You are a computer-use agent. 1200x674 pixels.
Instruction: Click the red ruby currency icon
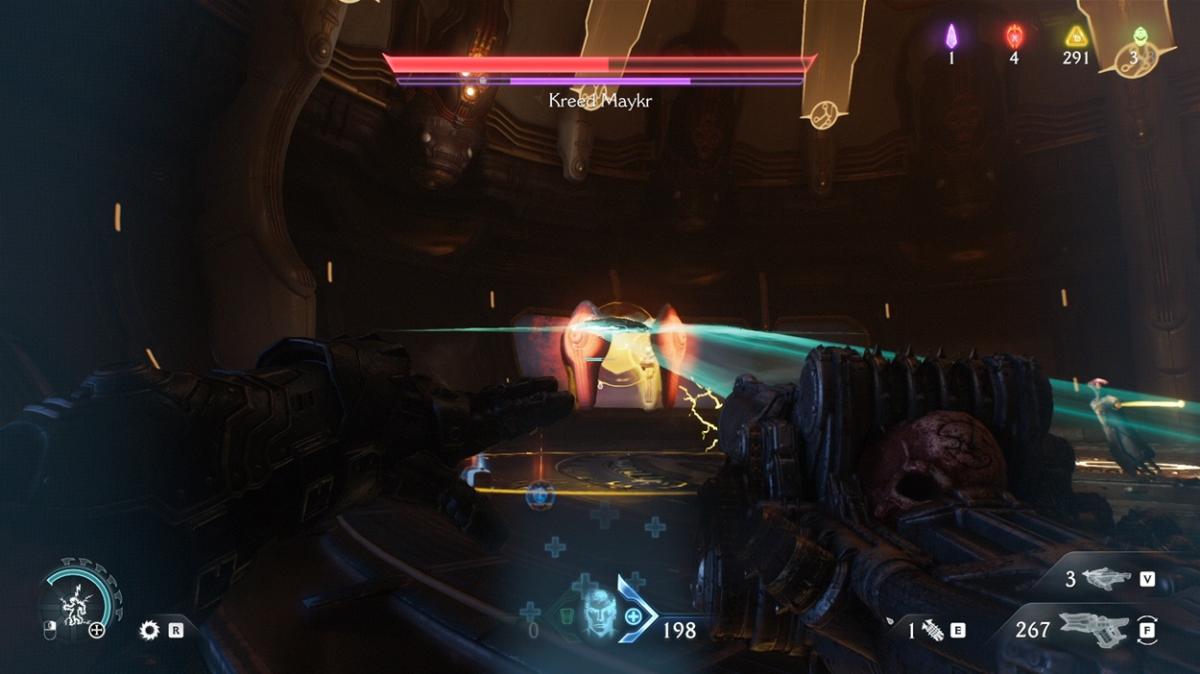tap(1013, 37)
